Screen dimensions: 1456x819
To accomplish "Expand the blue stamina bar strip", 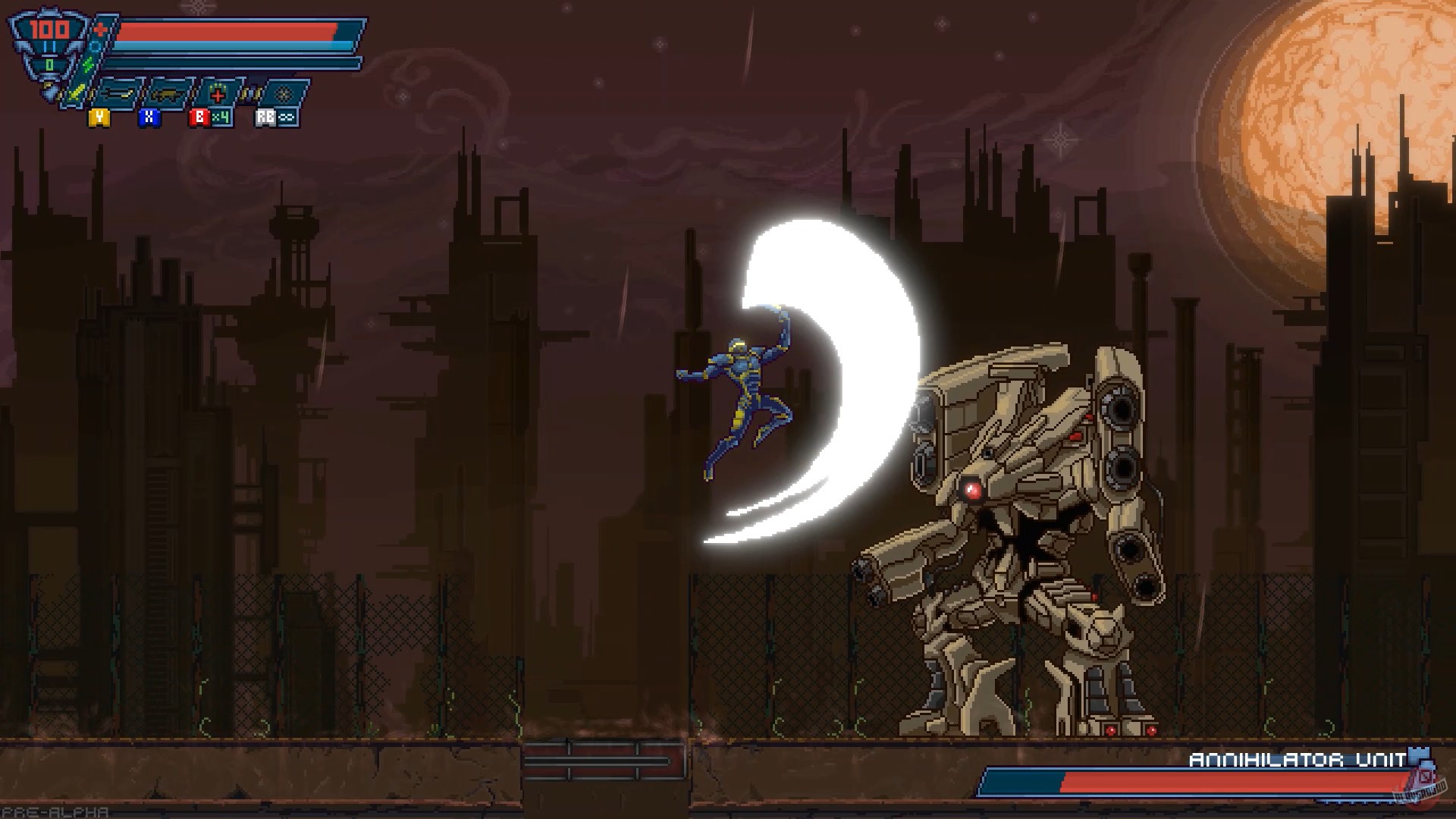I will point(227,47).
